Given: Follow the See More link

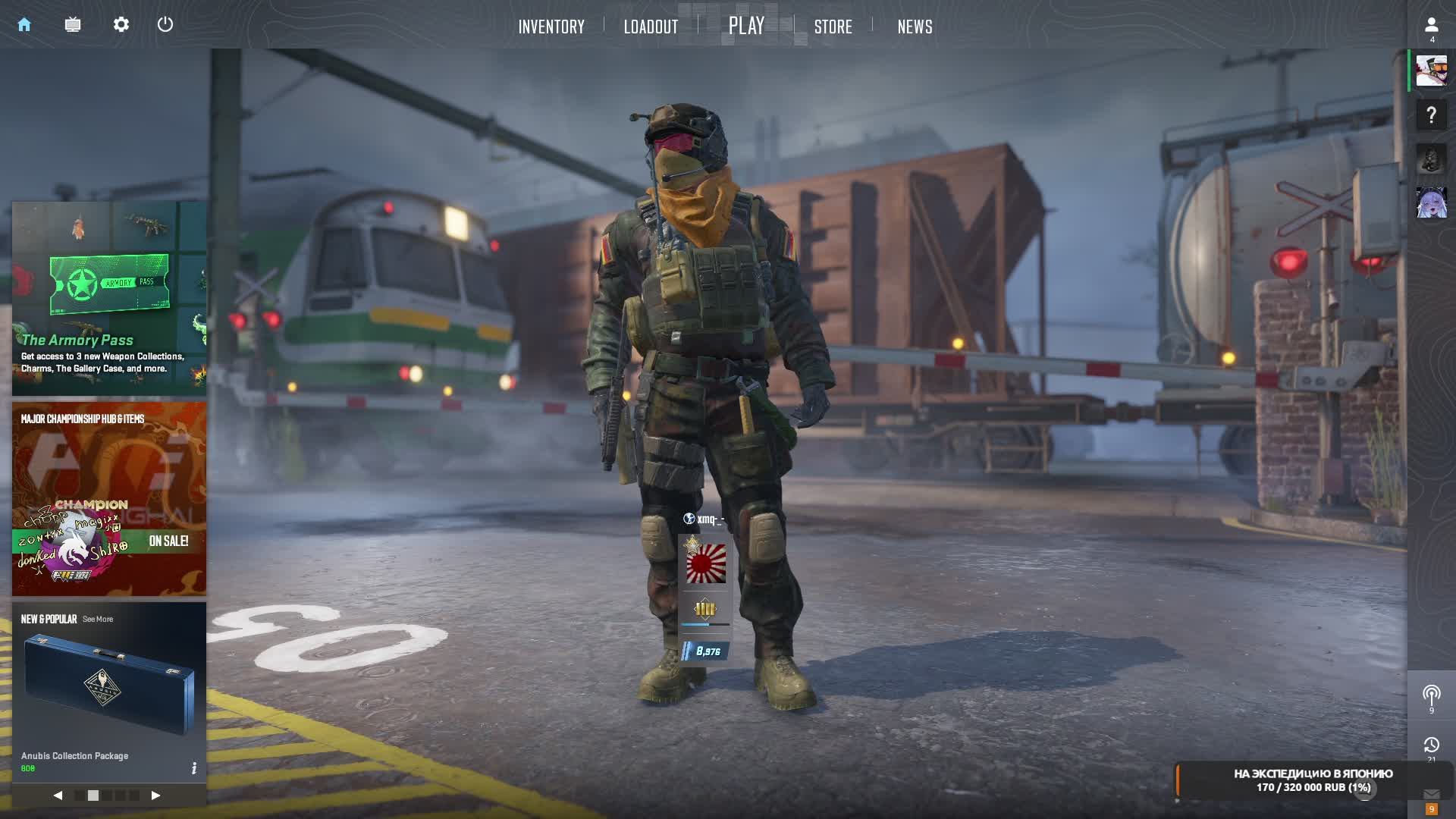Looking at the screenshot, I should point(98,620).
